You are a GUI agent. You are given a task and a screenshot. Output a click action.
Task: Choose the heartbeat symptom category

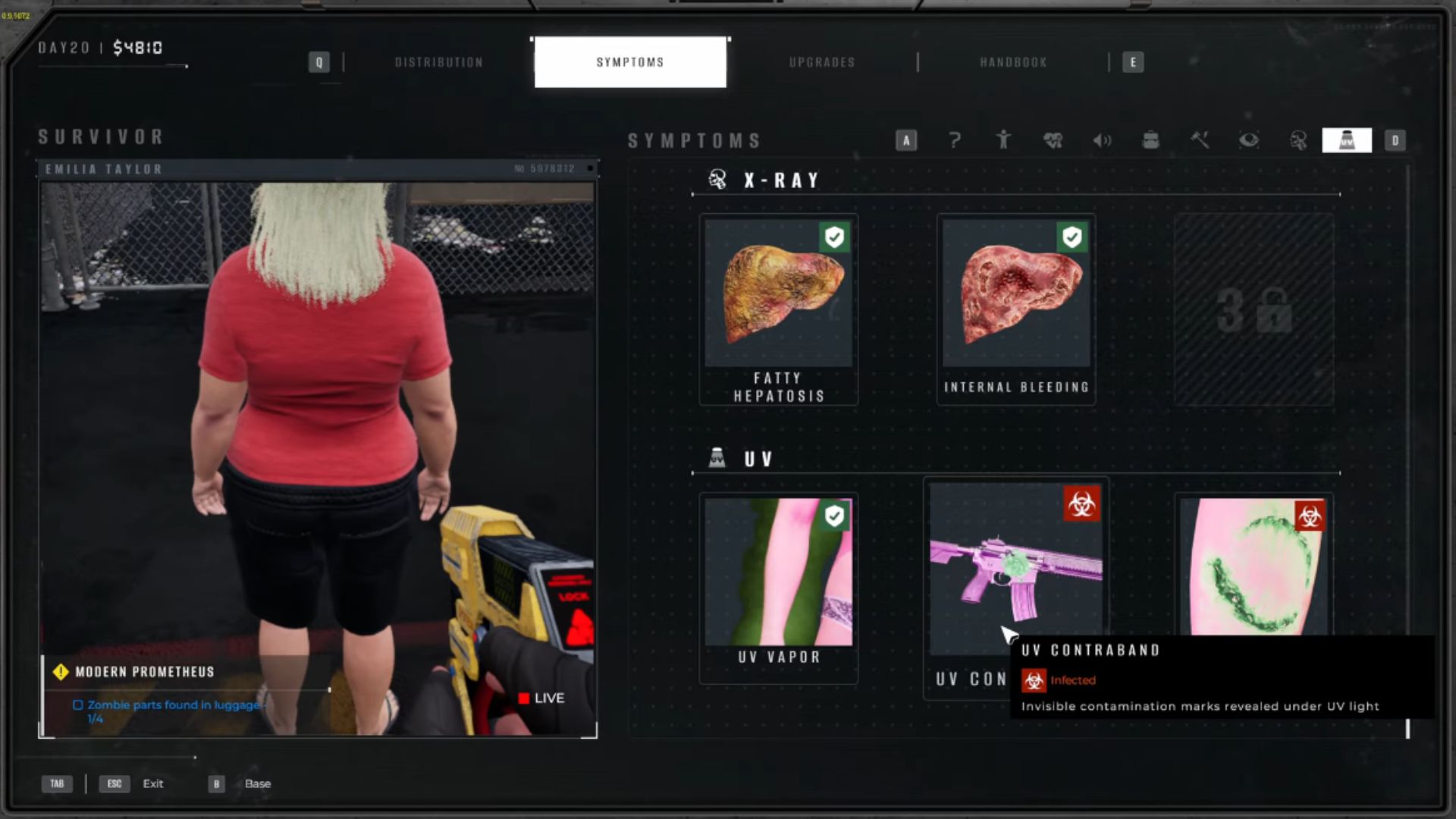[1053, 140]
